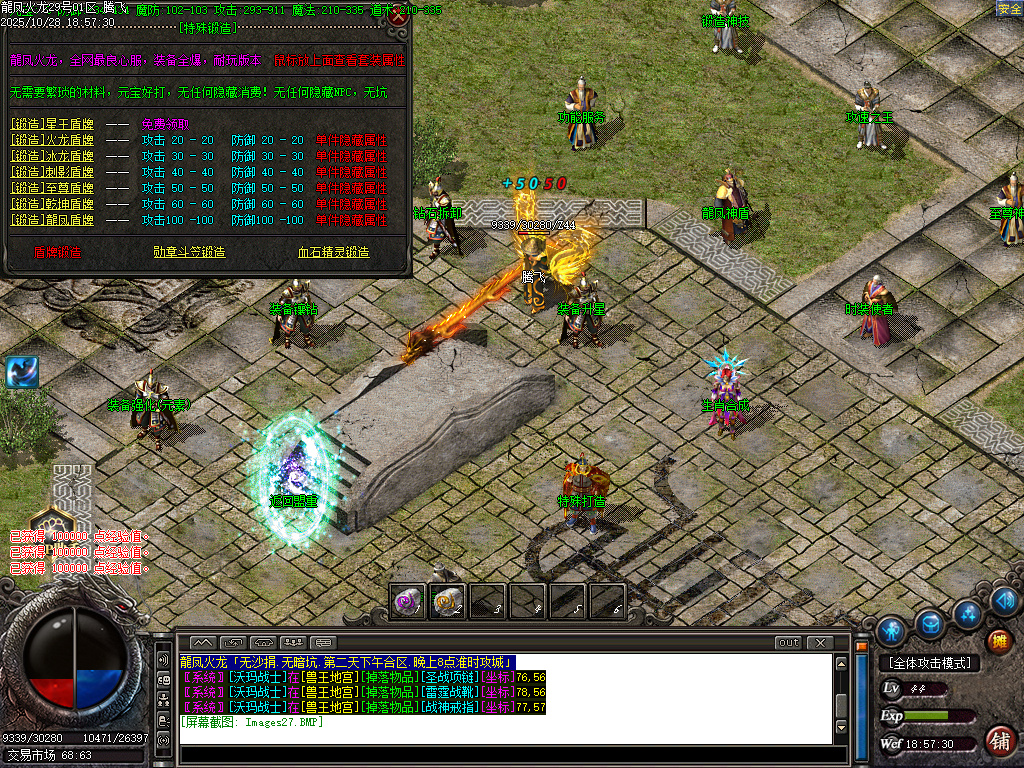
Task: Close the special forging dialog
Action: pyautogui.click(x=398, y=17)
